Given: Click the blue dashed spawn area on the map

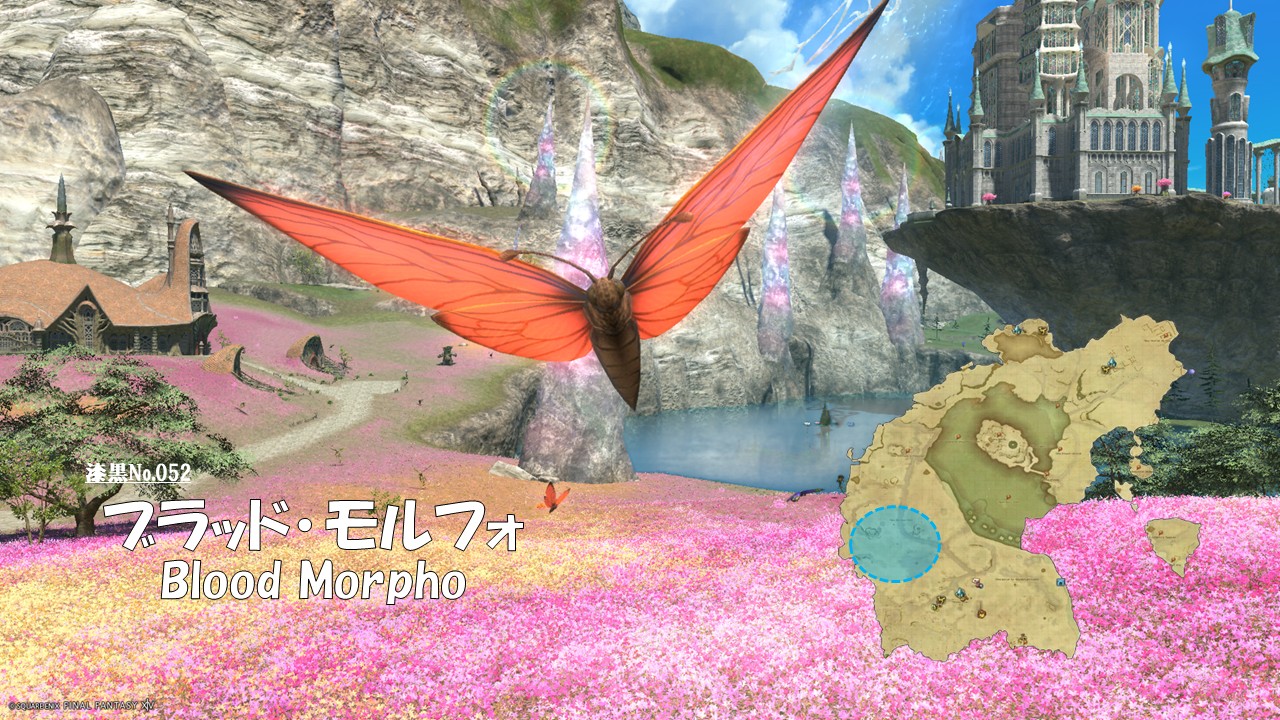Looking at the screenshot, I should (895, 544).
